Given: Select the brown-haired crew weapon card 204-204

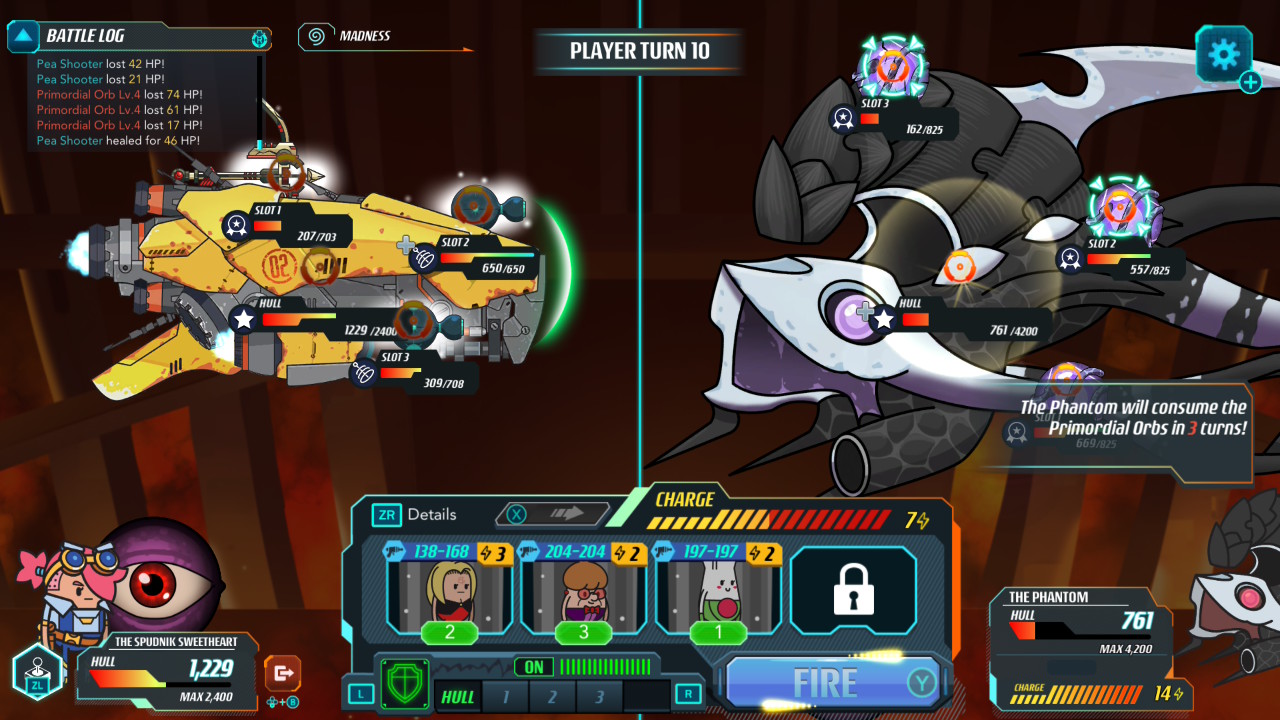Looking at the screenshot, I should [x=584, y=592].
